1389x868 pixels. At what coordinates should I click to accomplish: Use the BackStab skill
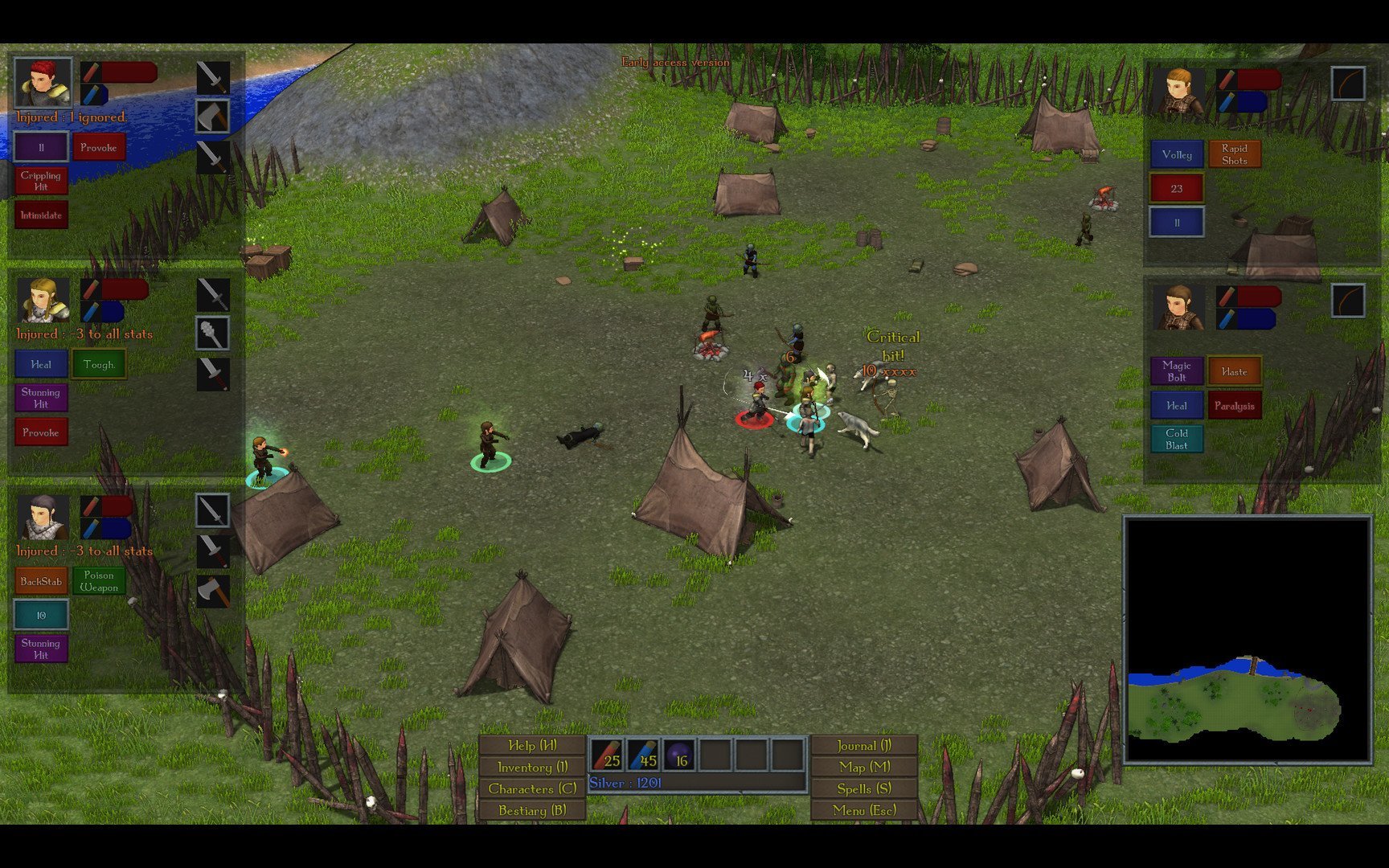[41, 581]
